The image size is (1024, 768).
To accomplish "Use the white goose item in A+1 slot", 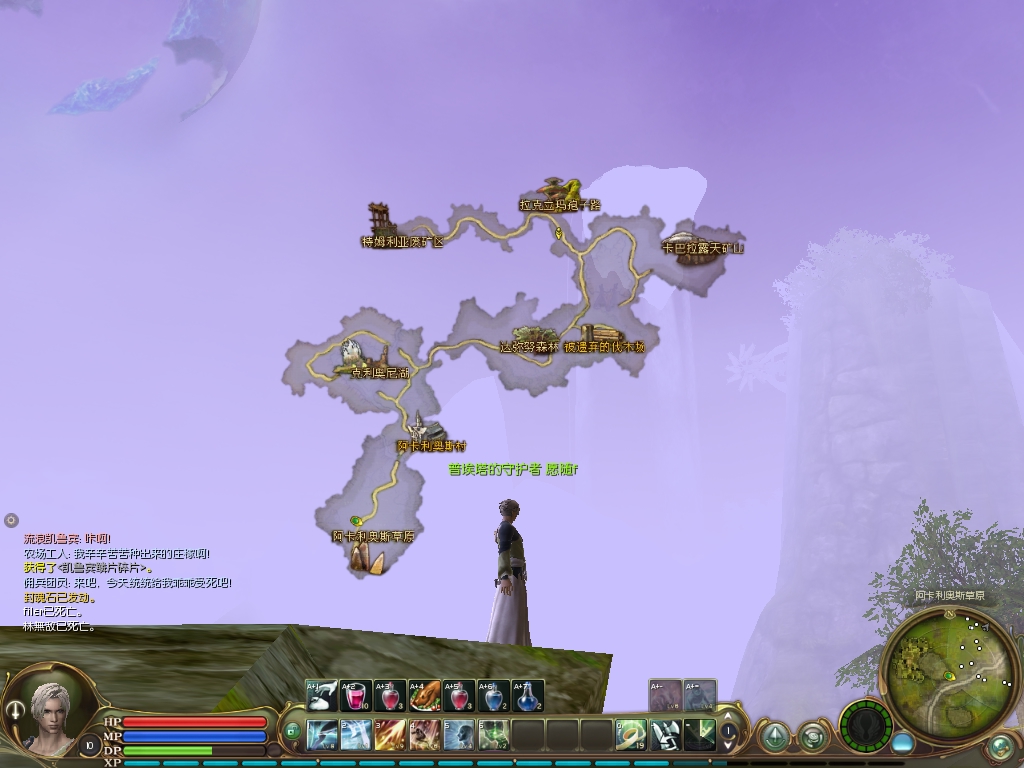I will (x=322, y=696).
